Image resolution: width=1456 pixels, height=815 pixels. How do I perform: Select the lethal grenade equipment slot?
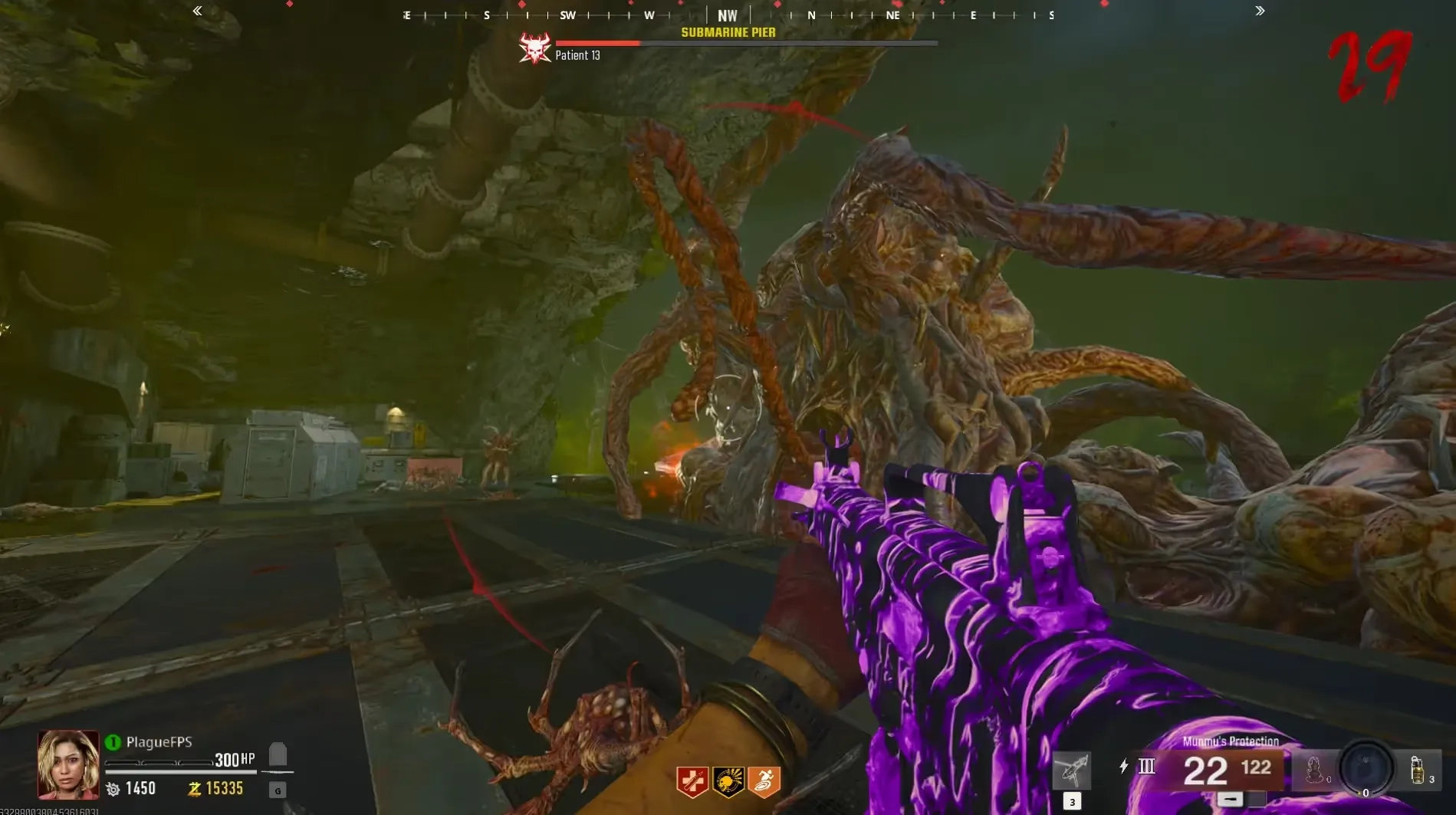click(1417, 769)
